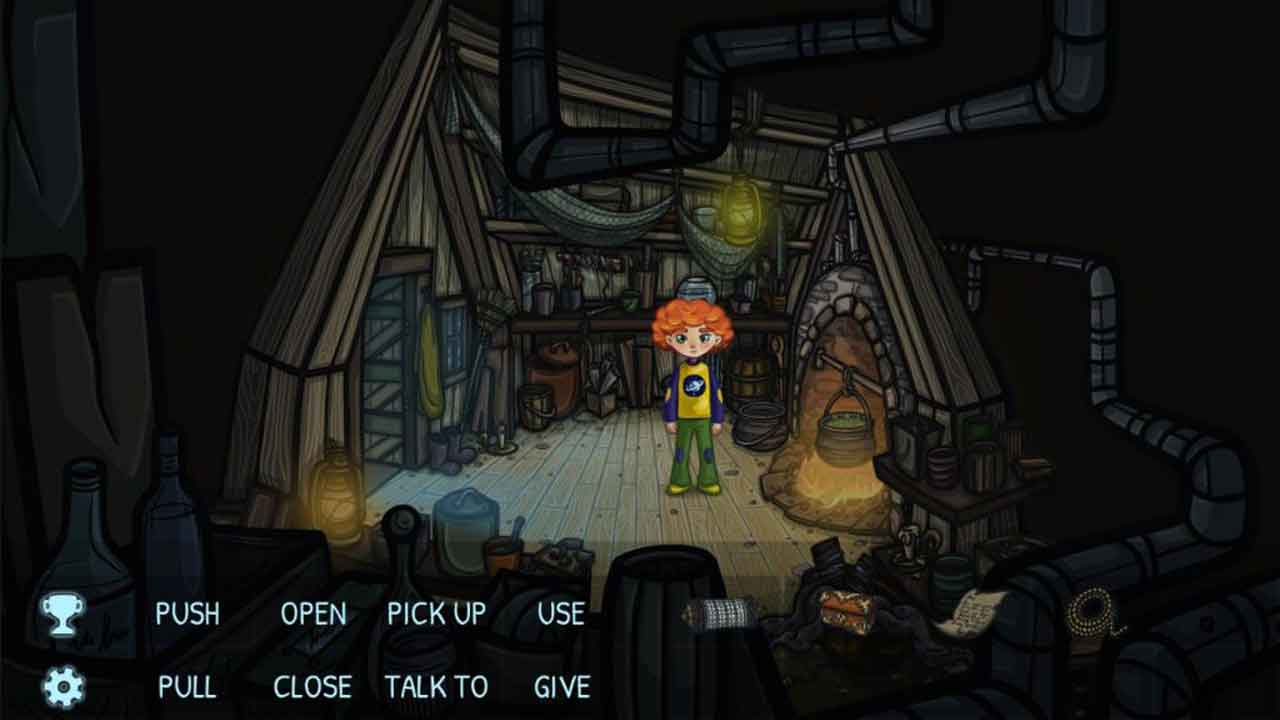Choose the OPEN verb command
The height and width of the screenshot is (720, 1280).
pos(313,613)
